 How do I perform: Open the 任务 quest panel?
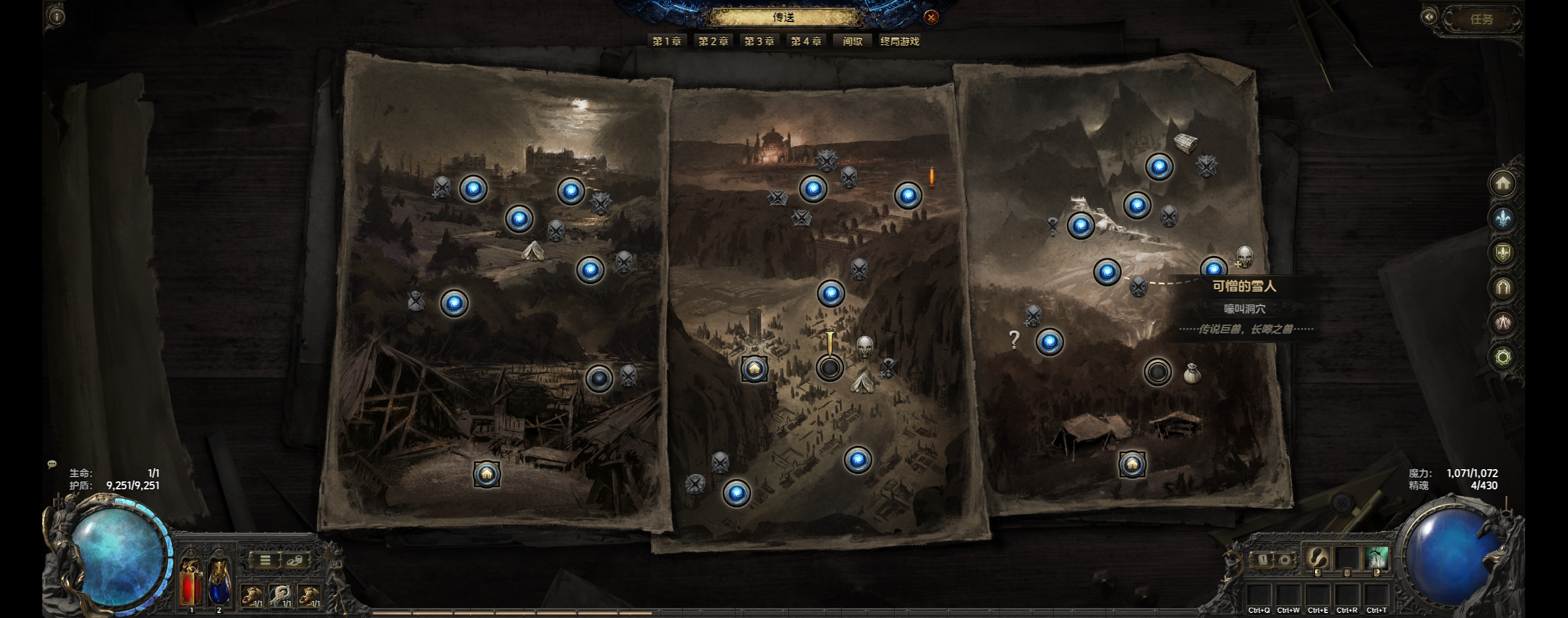(1481, 20)
